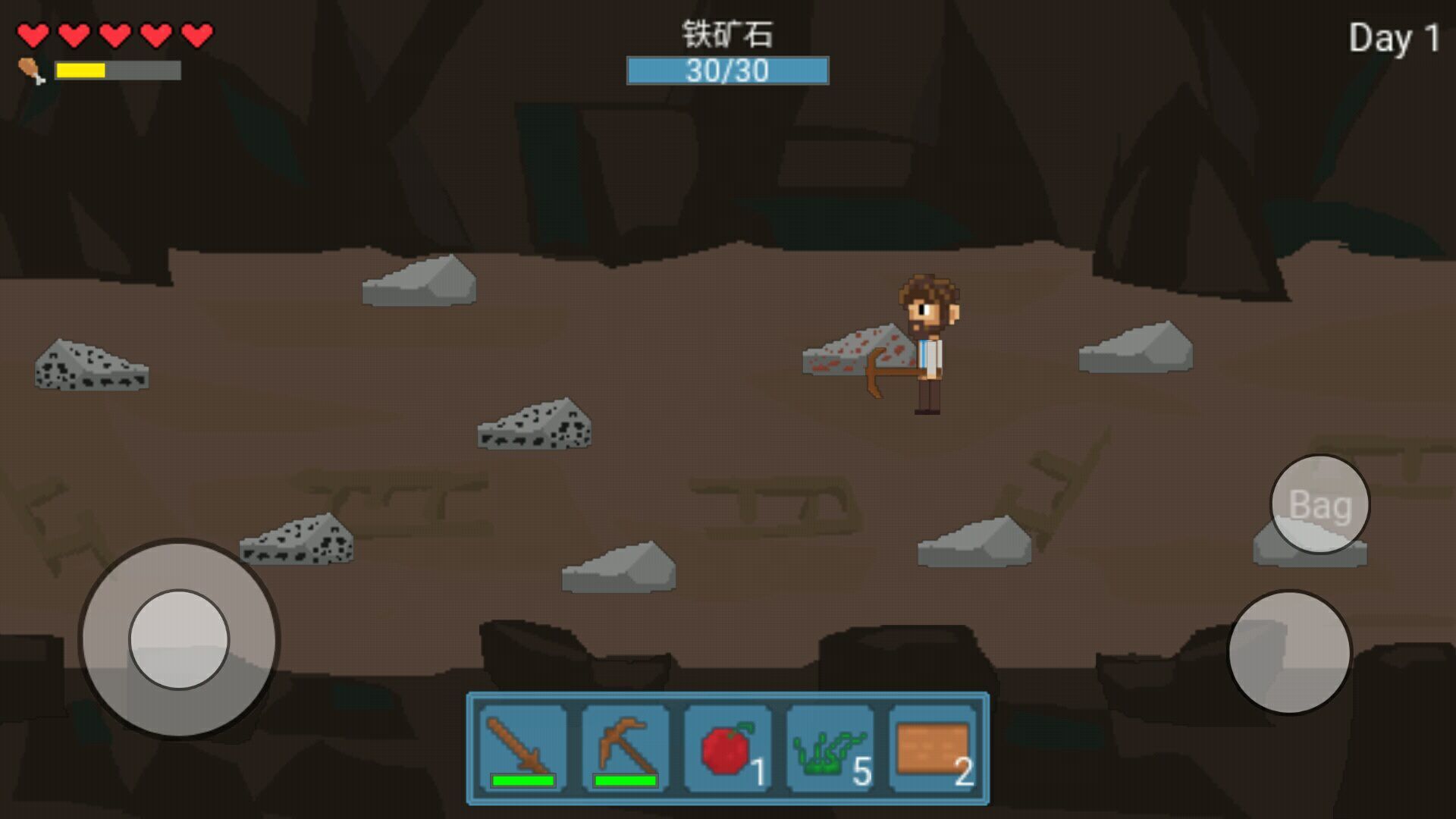Equip the wooden pickaxe from the hotbar

(x=625, y=749)
